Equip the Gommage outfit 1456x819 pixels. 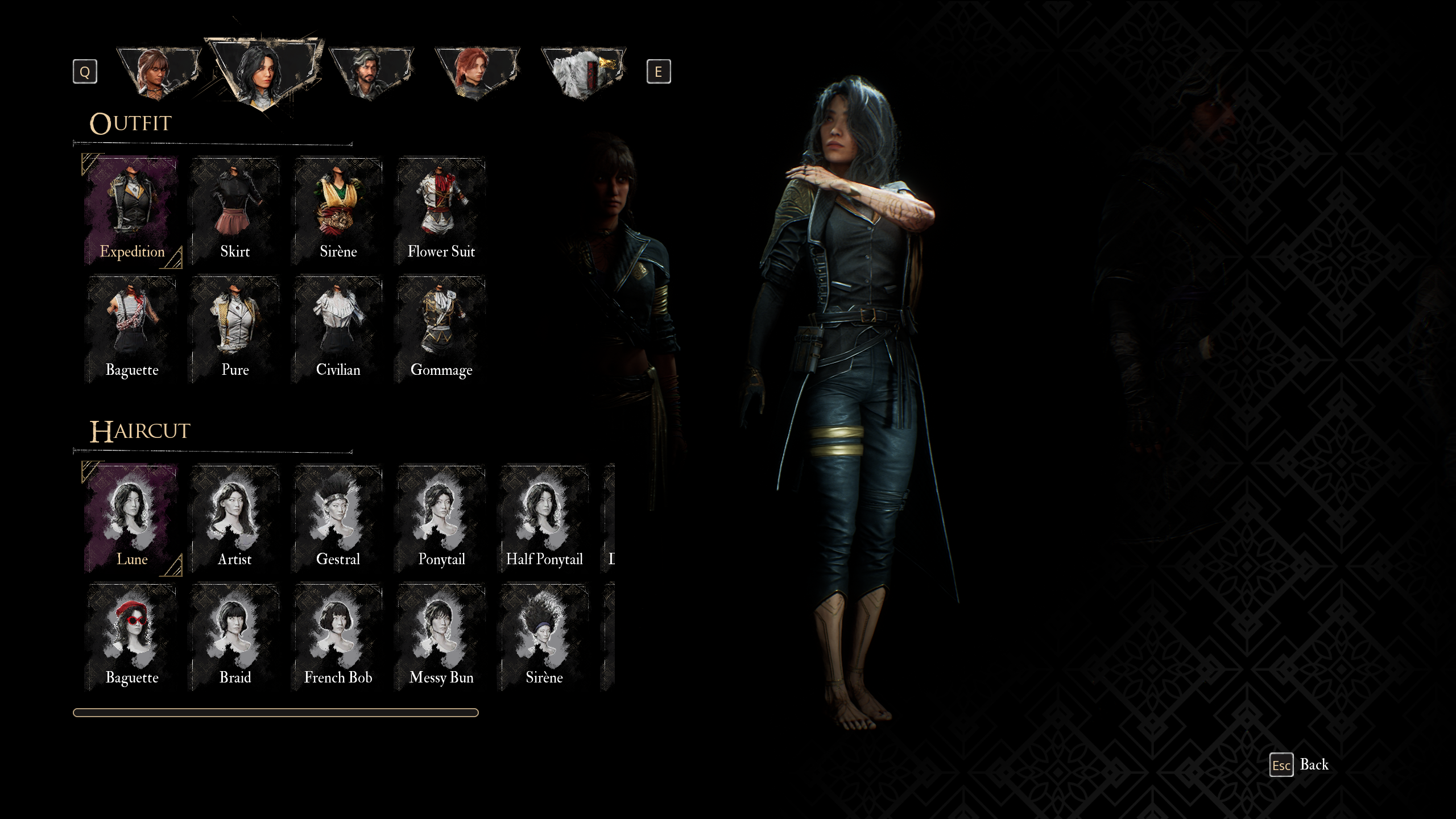(x=441, y=329)
